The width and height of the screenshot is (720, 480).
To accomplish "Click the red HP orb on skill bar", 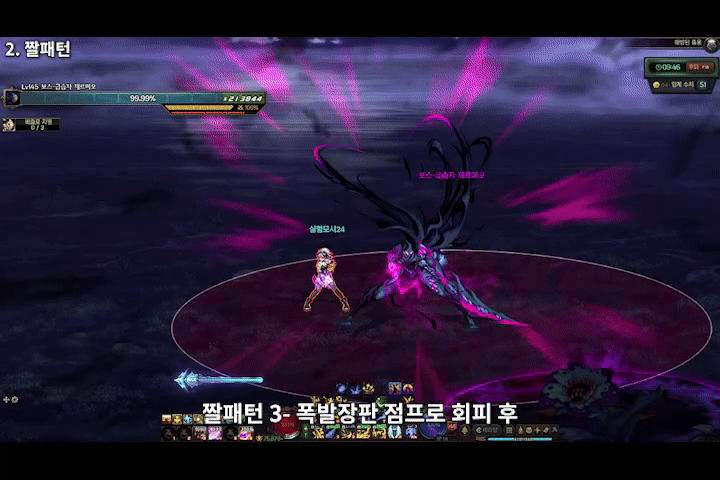I will point(287,426).
